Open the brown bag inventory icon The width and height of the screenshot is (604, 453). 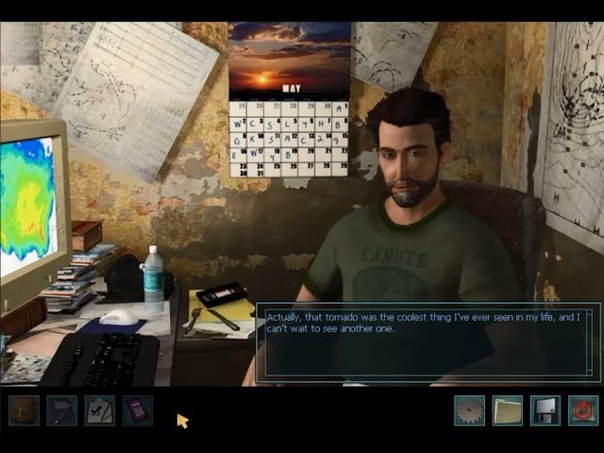tap(24, 410)
